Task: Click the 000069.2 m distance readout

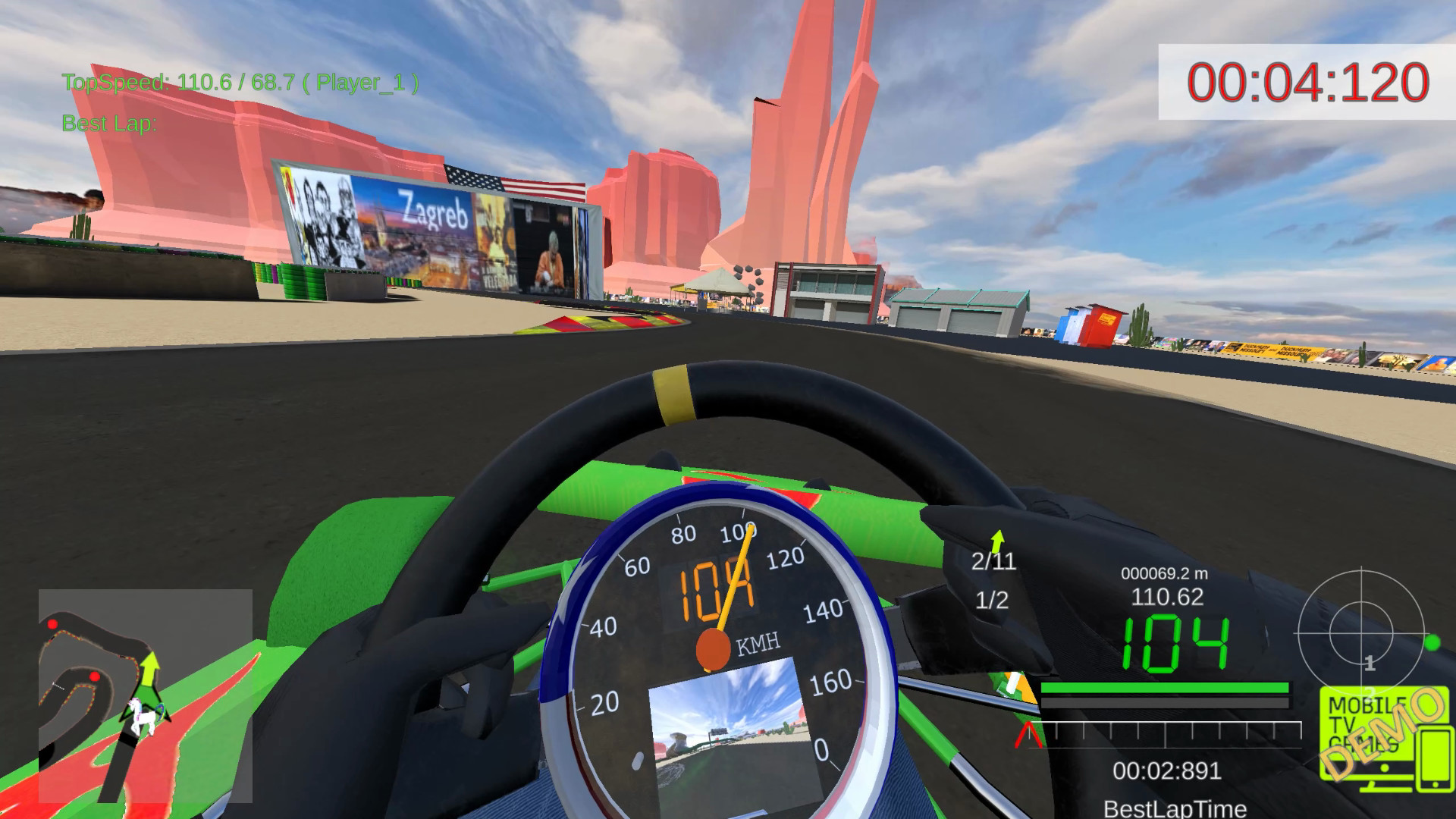Action: [x=1164, y=573]
